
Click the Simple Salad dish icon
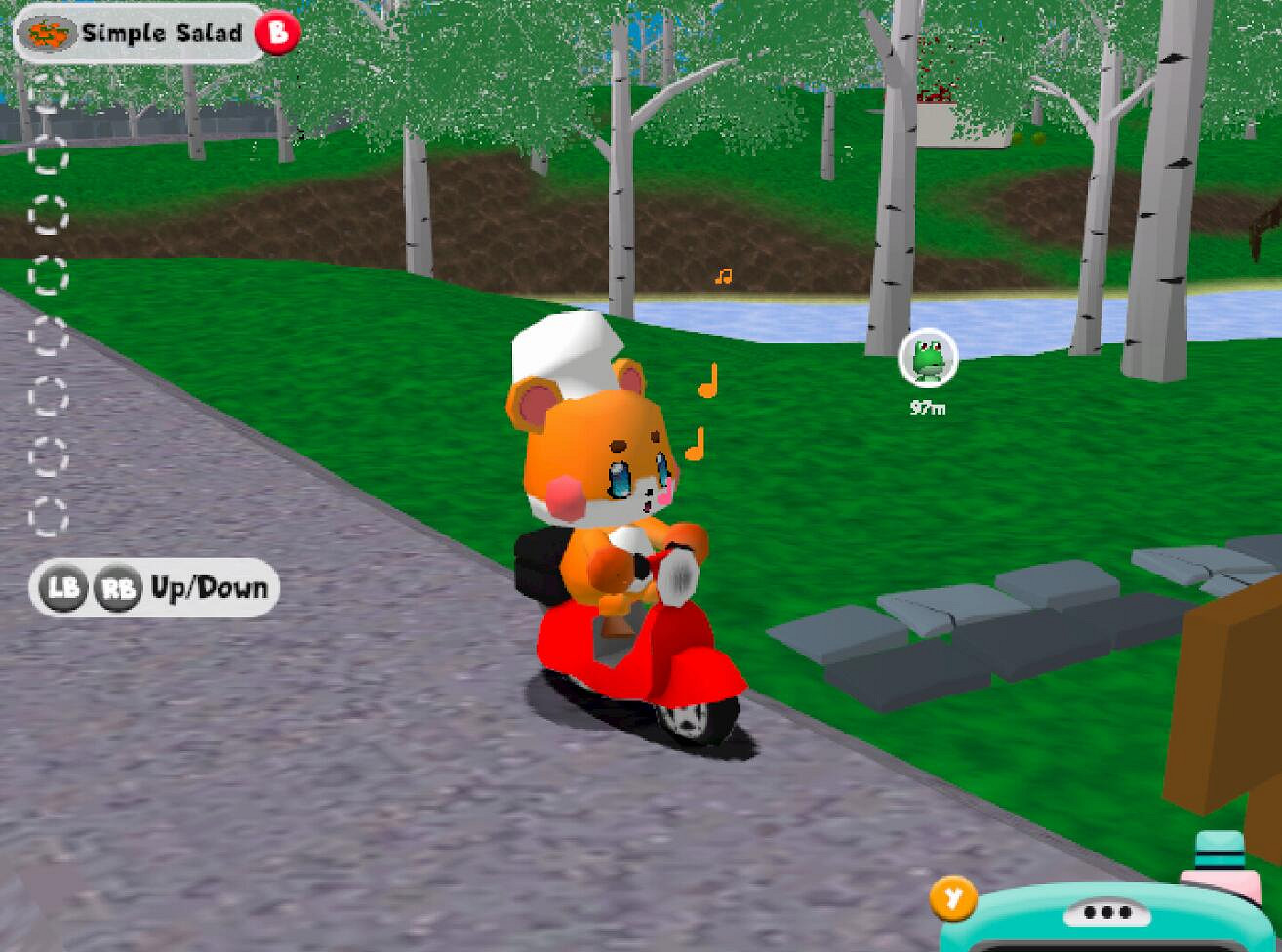click(49, 31)
